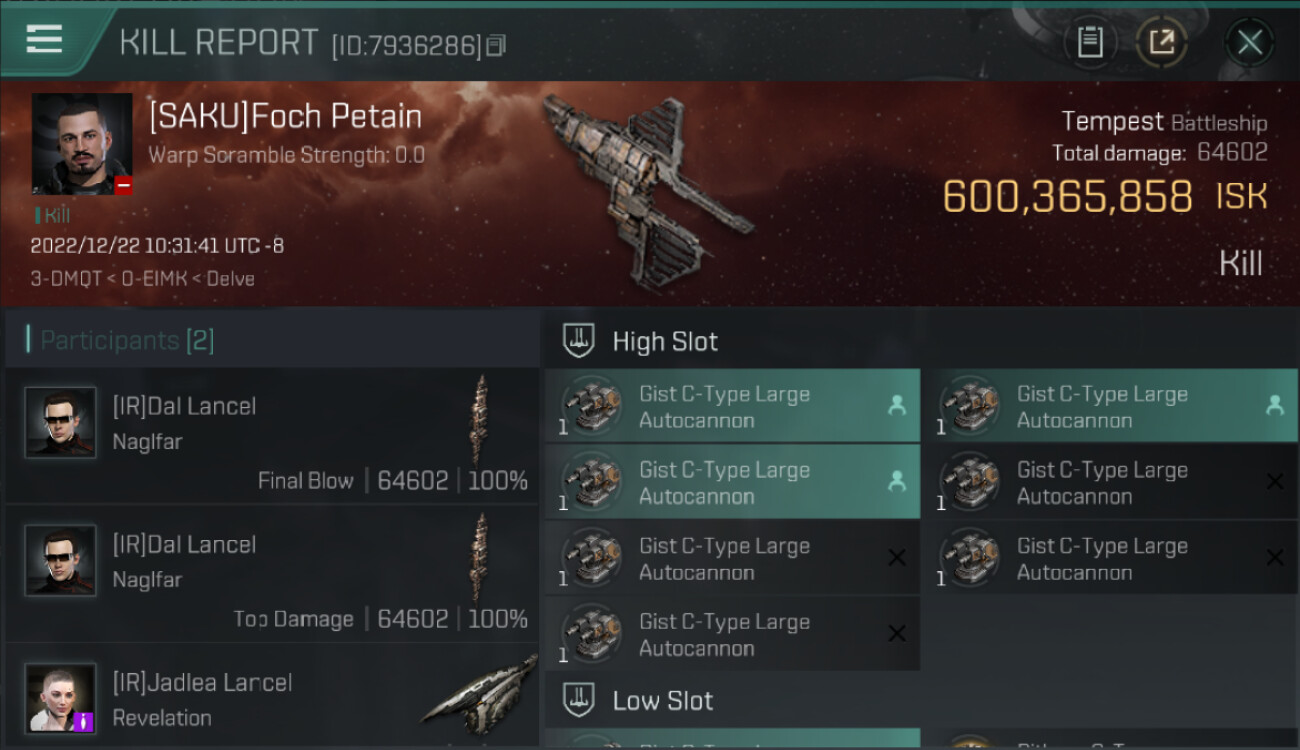Open the hamburger menu
Screen dimensions: 1300x750
pyautogui.click(x=45, y=39)
